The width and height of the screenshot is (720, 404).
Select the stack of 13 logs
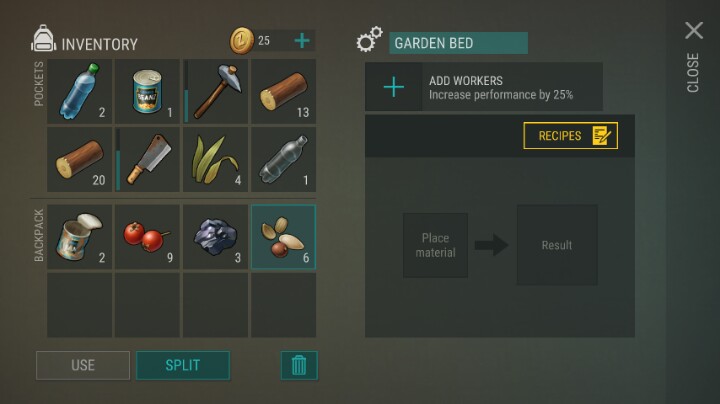click(x=283, y=91)
